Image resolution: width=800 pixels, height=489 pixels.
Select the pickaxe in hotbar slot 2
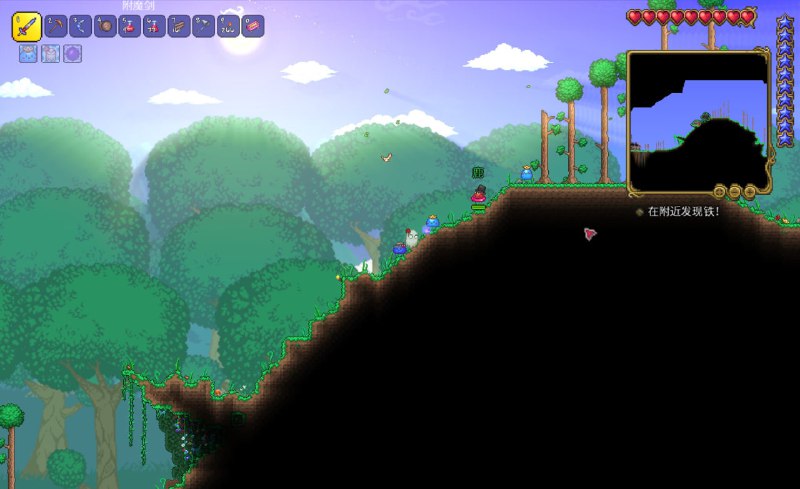pos(56,26)
